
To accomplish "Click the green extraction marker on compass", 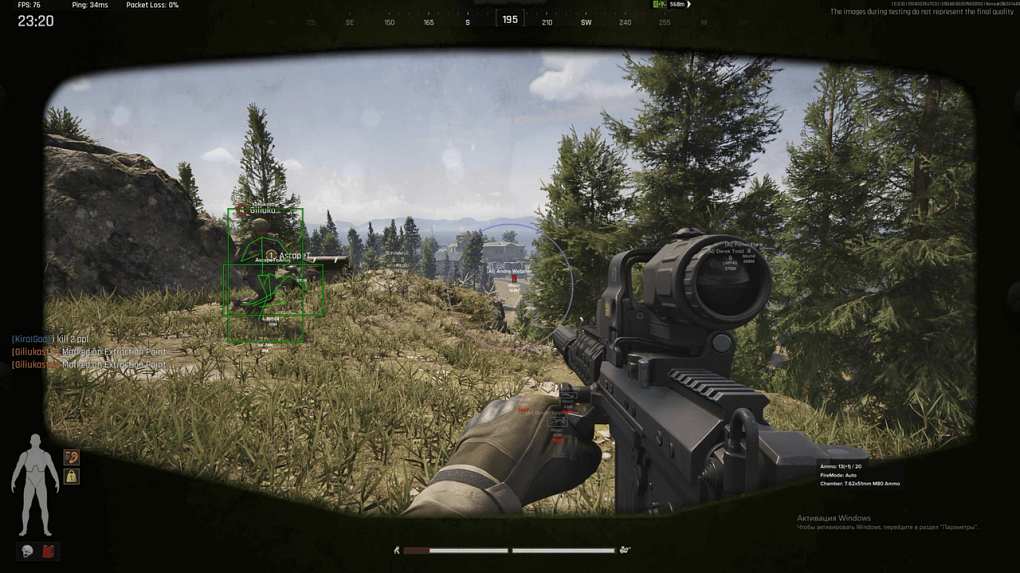I will [x=659, y=5].
